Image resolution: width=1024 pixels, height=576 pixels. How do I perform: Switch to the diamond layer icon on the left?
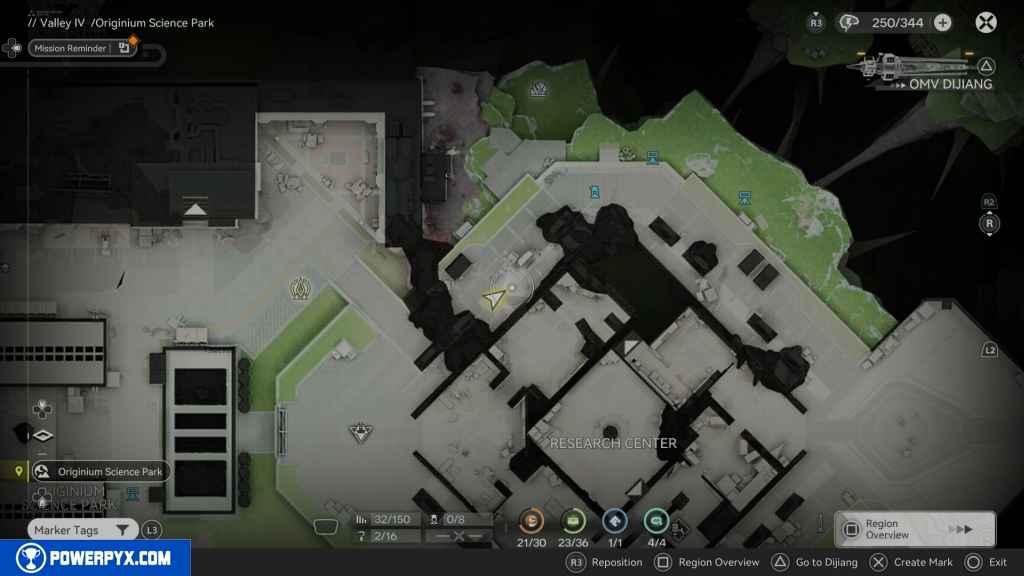pos(42,436)
